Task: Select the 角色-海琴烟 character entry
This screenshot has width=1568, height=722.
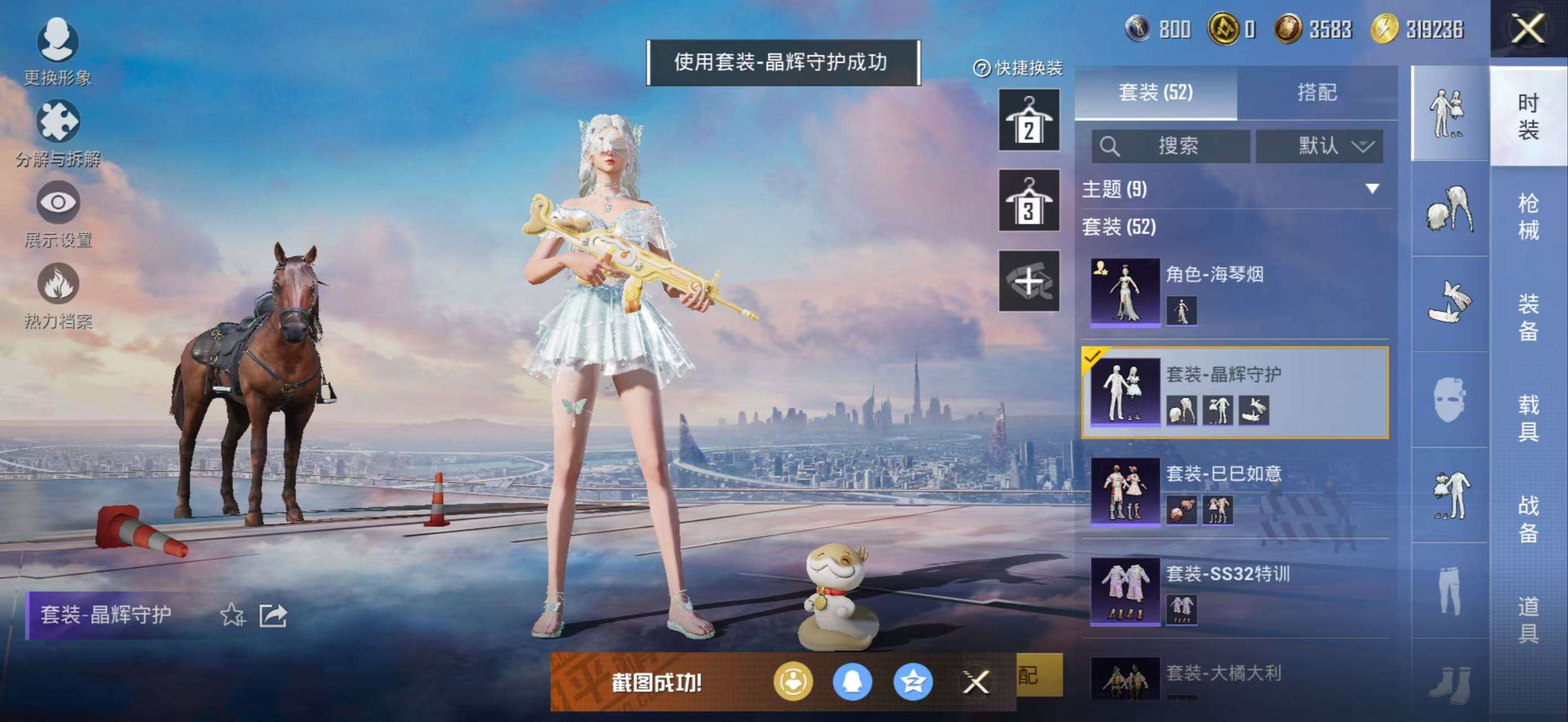Action: tap(1236, 292)
